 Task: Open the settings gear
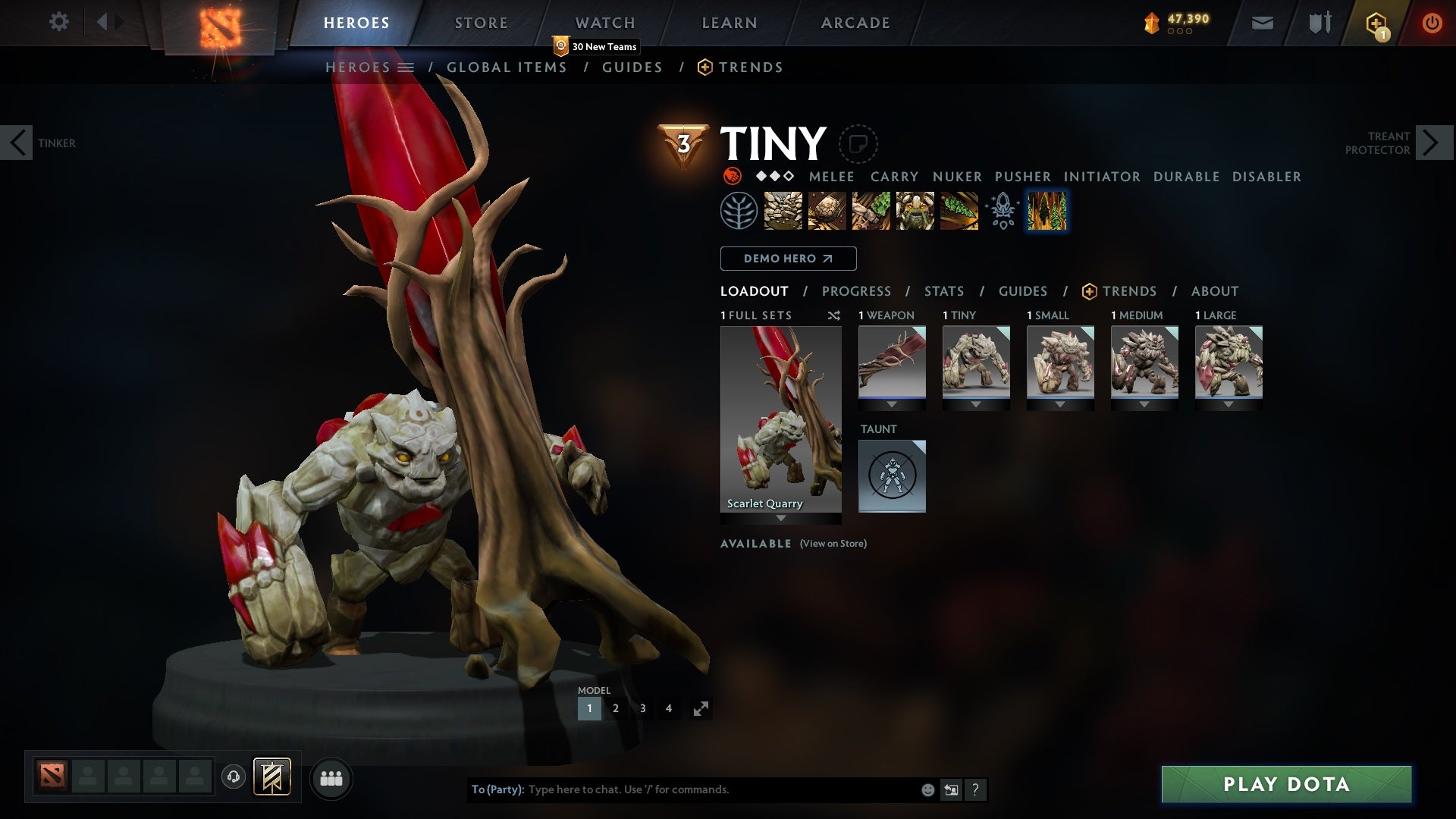(x=59, y=22)
